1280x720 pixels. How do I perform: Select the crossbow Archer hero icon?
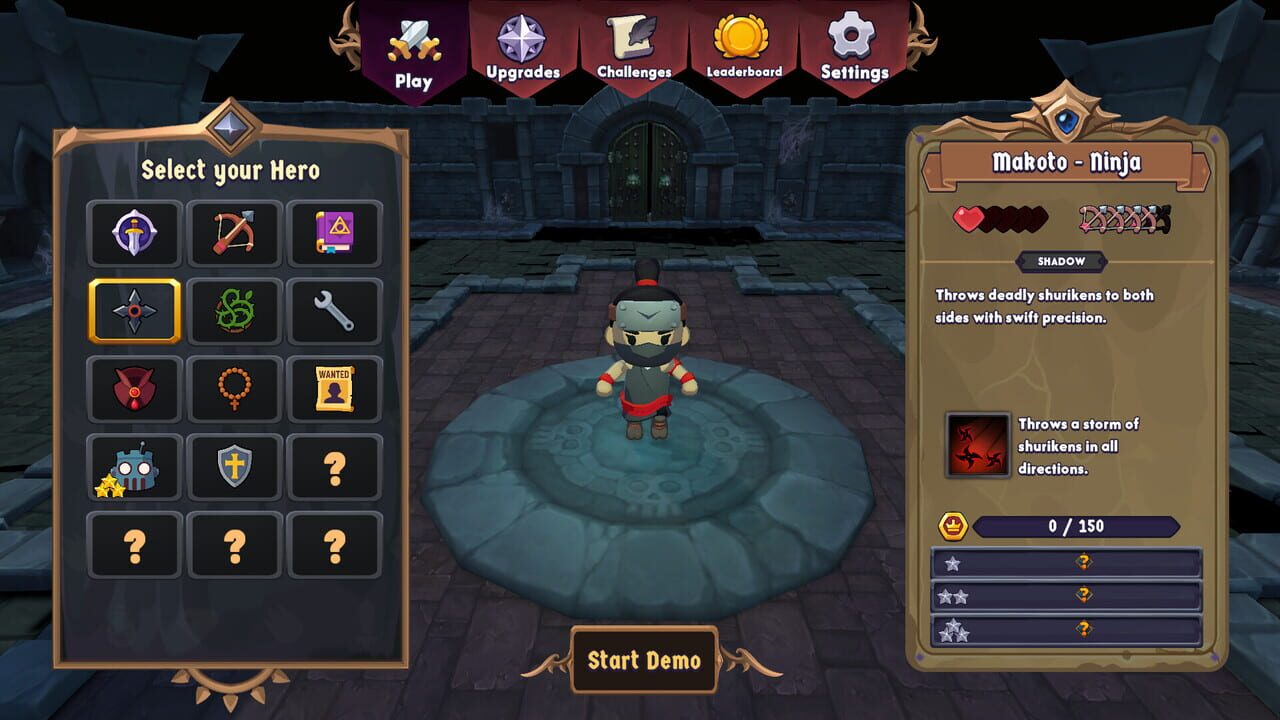click(234, 233)
